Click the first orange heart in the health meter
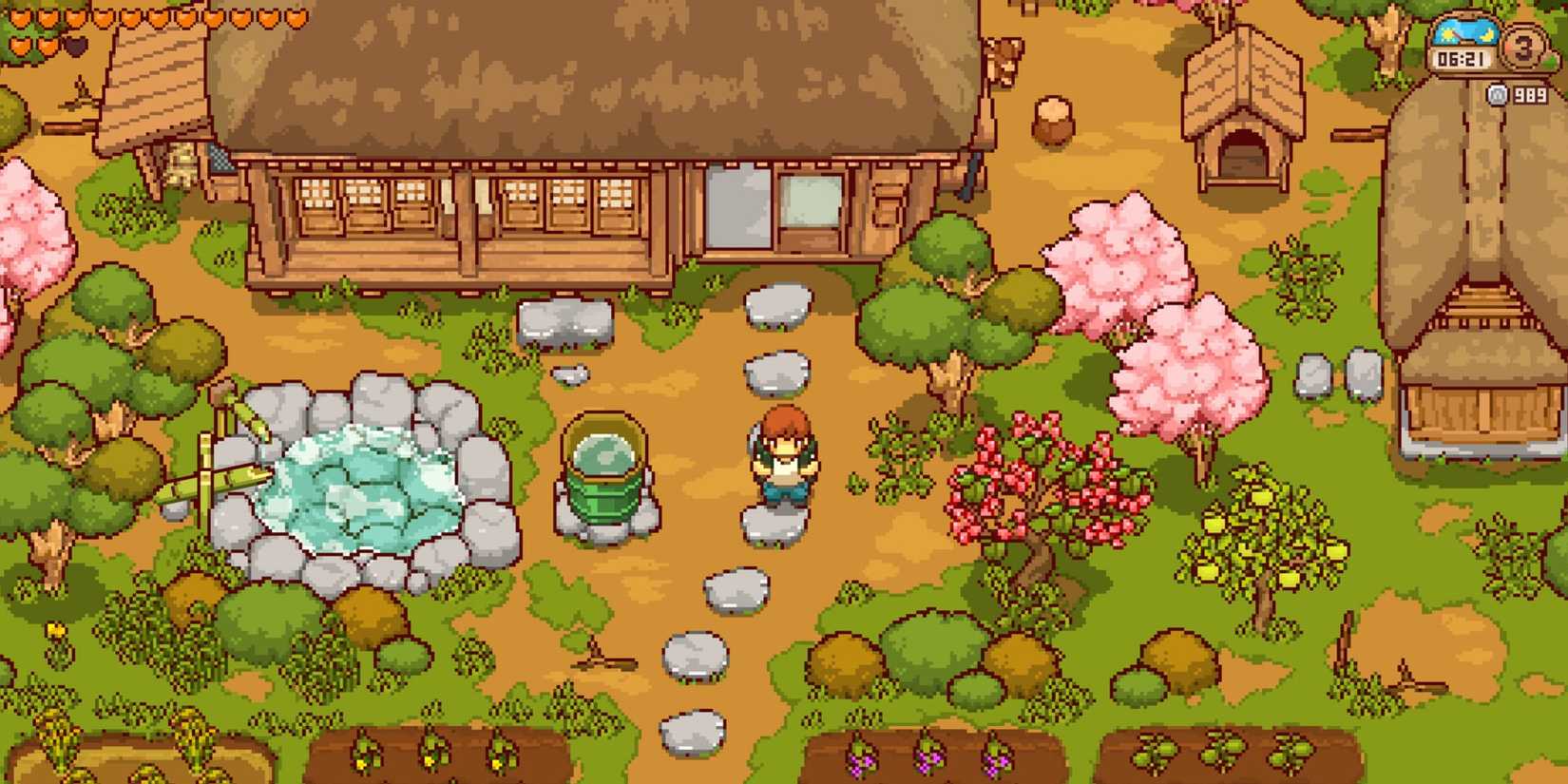The height and width of the screenshot is (784, 1568). click(20, 18)
